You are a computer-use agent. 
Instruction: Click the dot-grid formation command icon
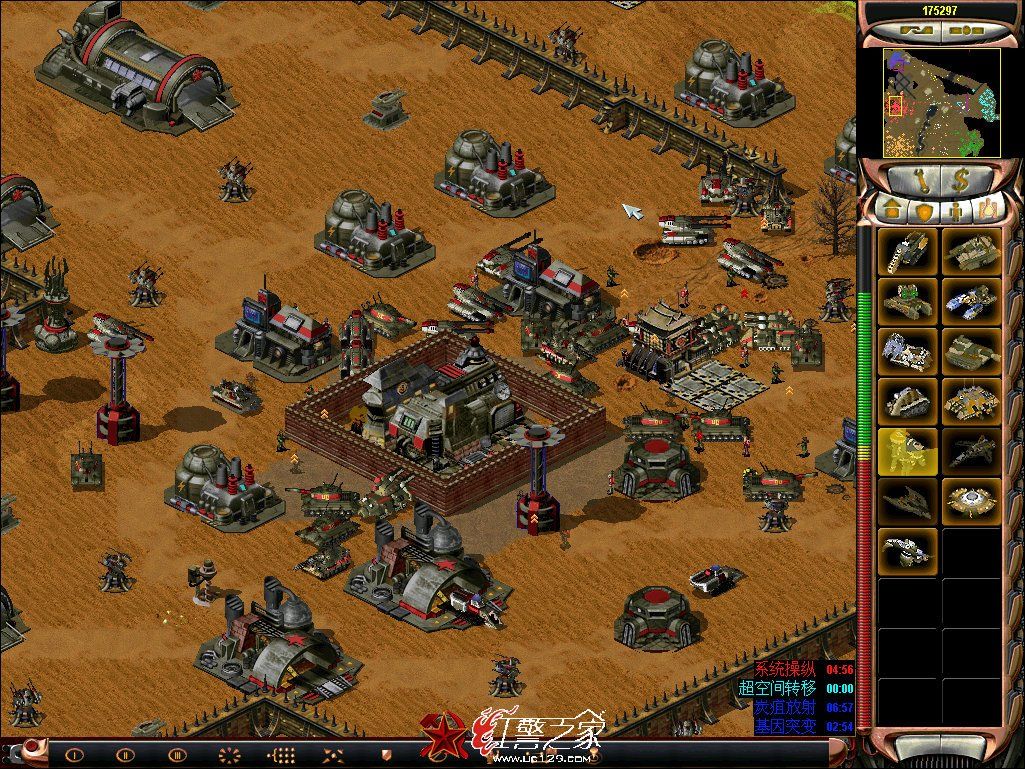coord(283,755)
